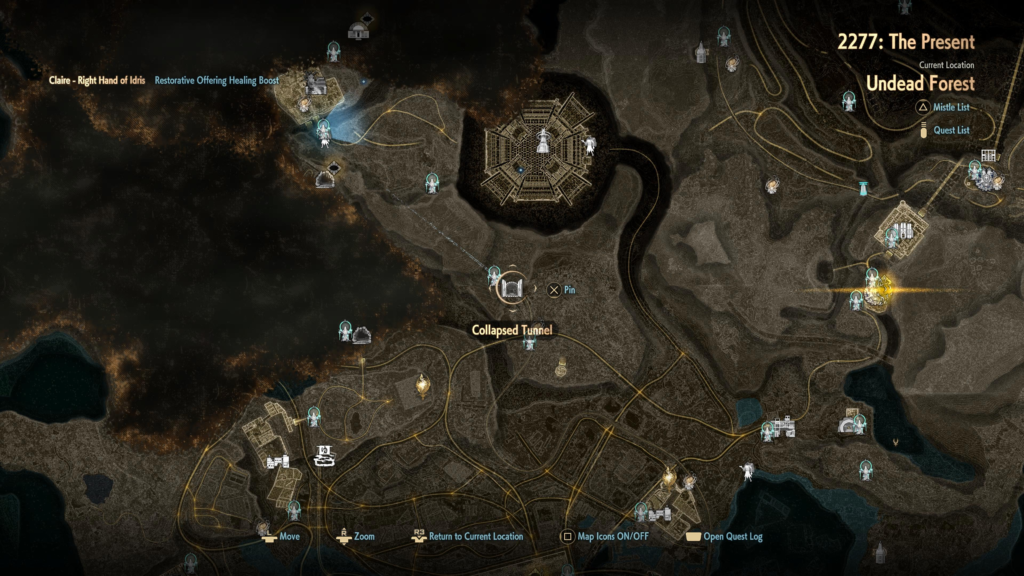Viewport: 1024px width, 576px height.
Task: Select the blue lantern tower marker
Action: (x=862, y=187)
